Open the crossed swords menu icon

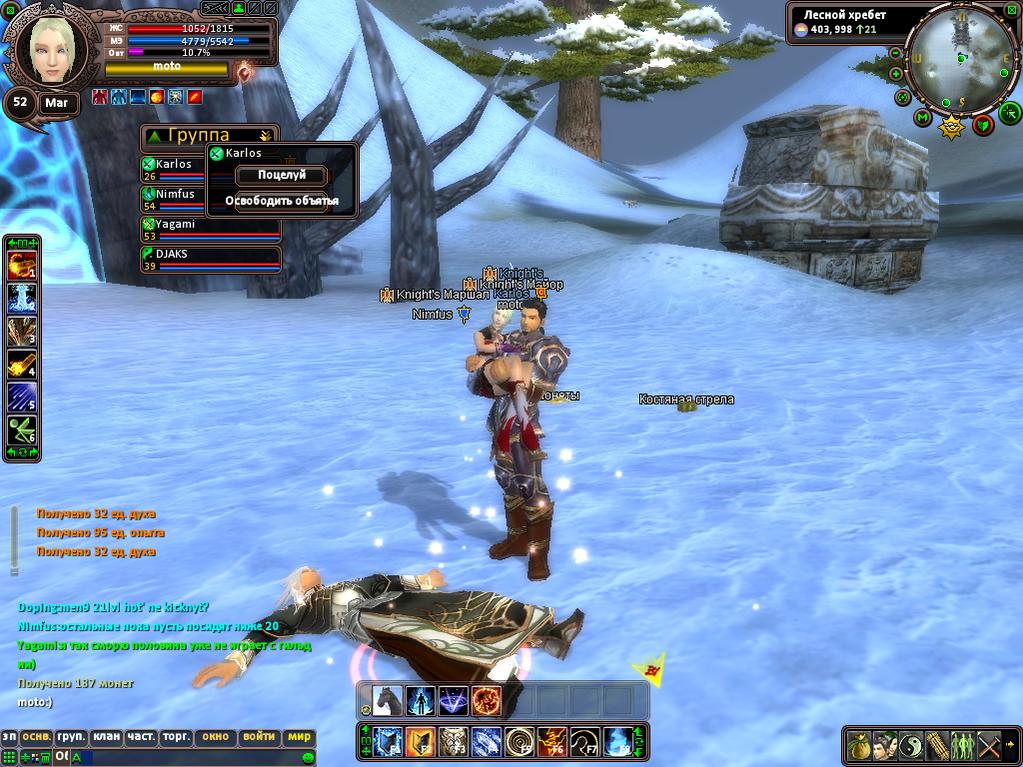[x=989, y=745]
